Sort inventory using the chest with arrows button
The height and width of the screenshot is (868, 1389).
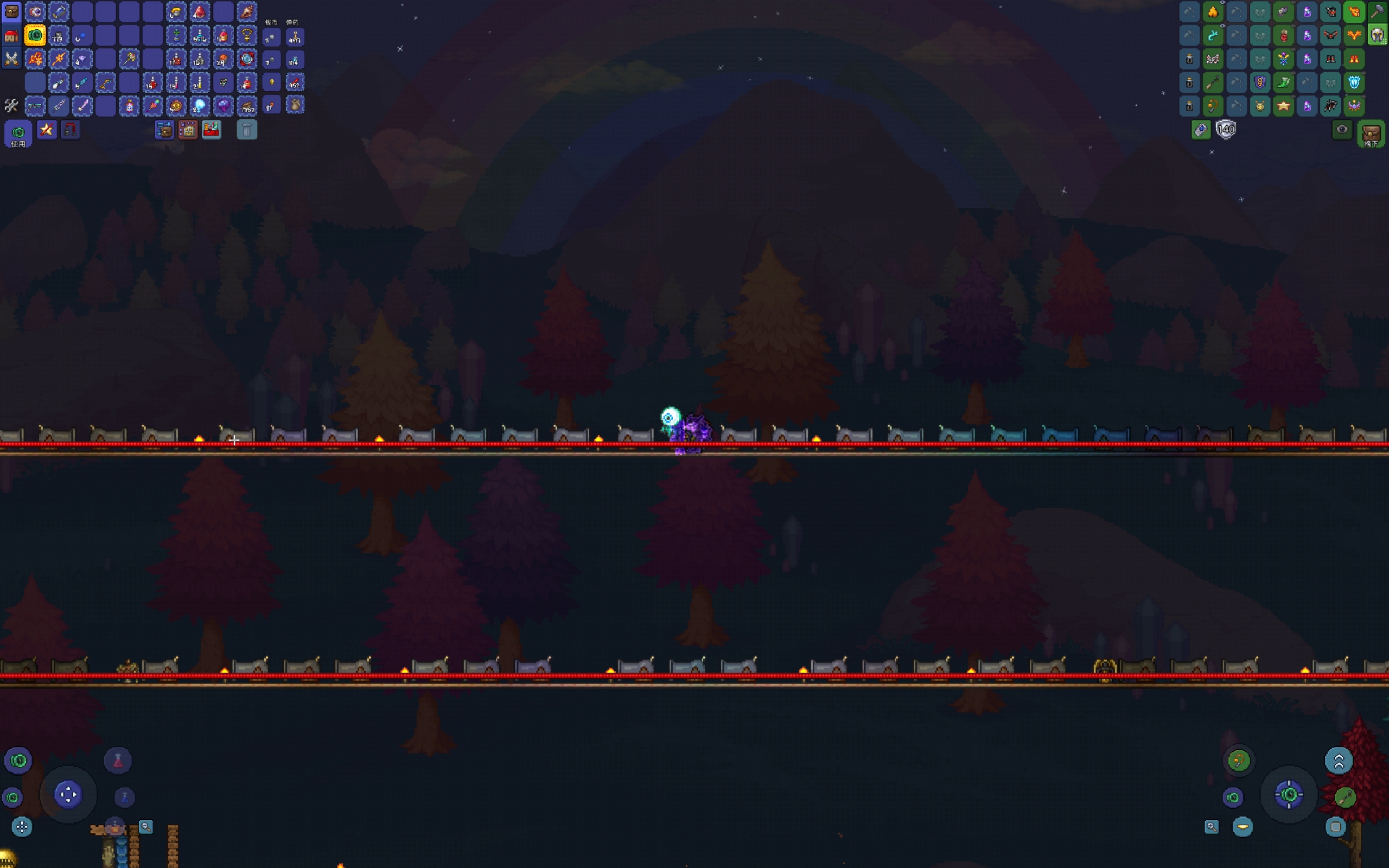click(164, 130)
